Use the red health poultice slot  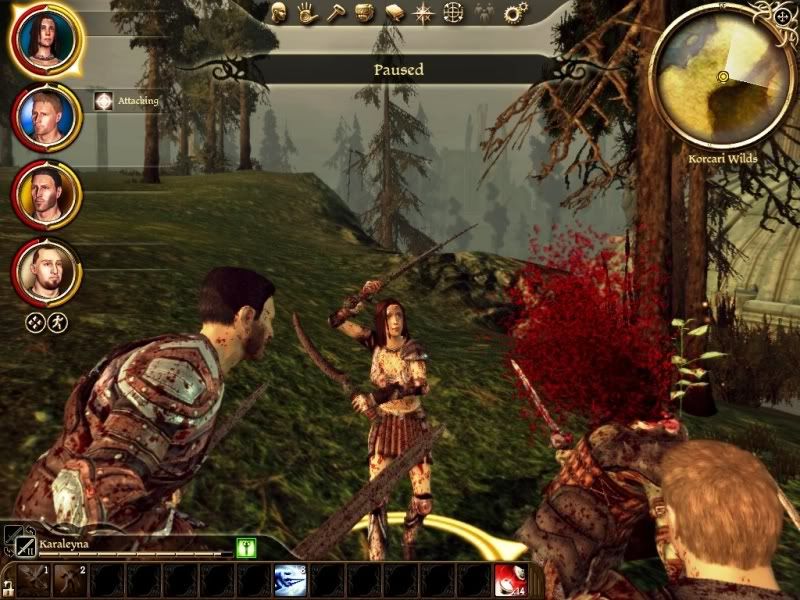pos(511,581)
